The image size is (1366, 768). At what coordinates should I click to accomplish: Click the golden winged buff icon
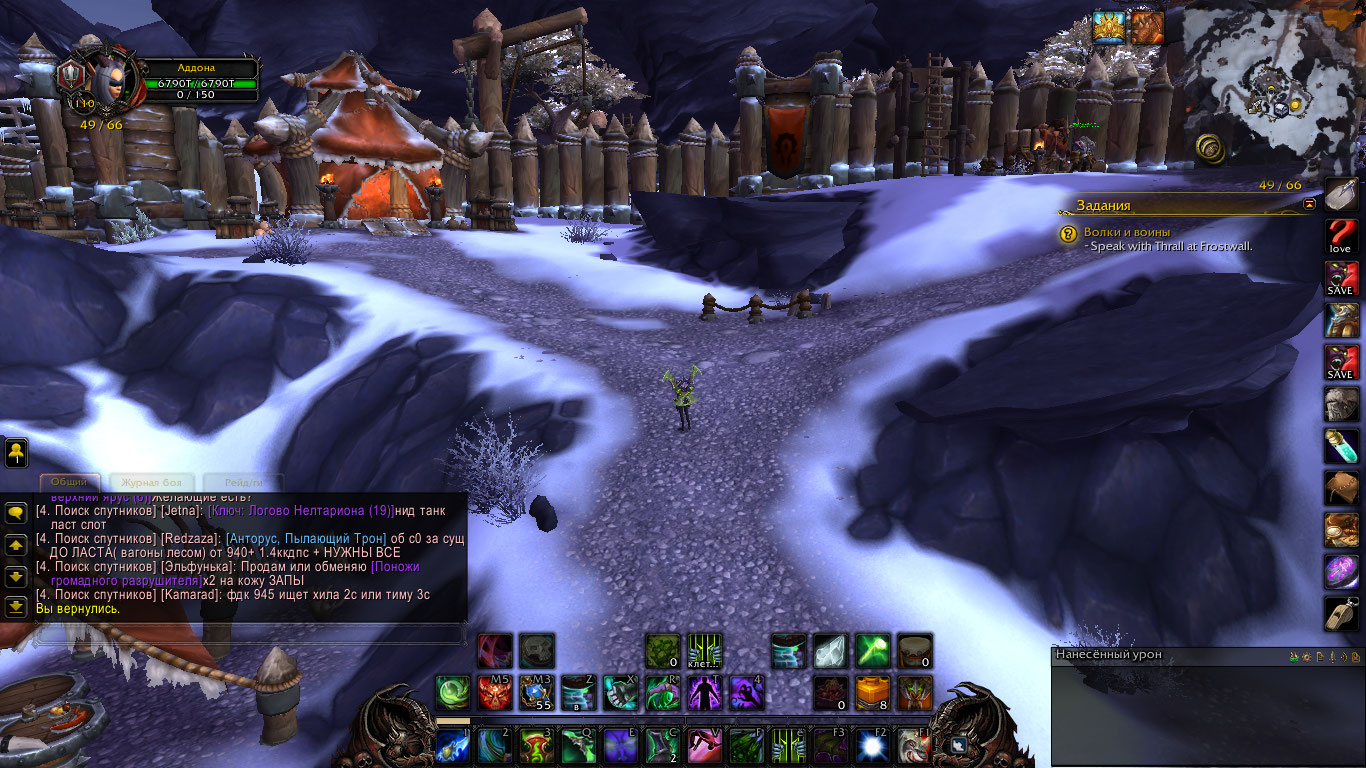click(1108, 27)
